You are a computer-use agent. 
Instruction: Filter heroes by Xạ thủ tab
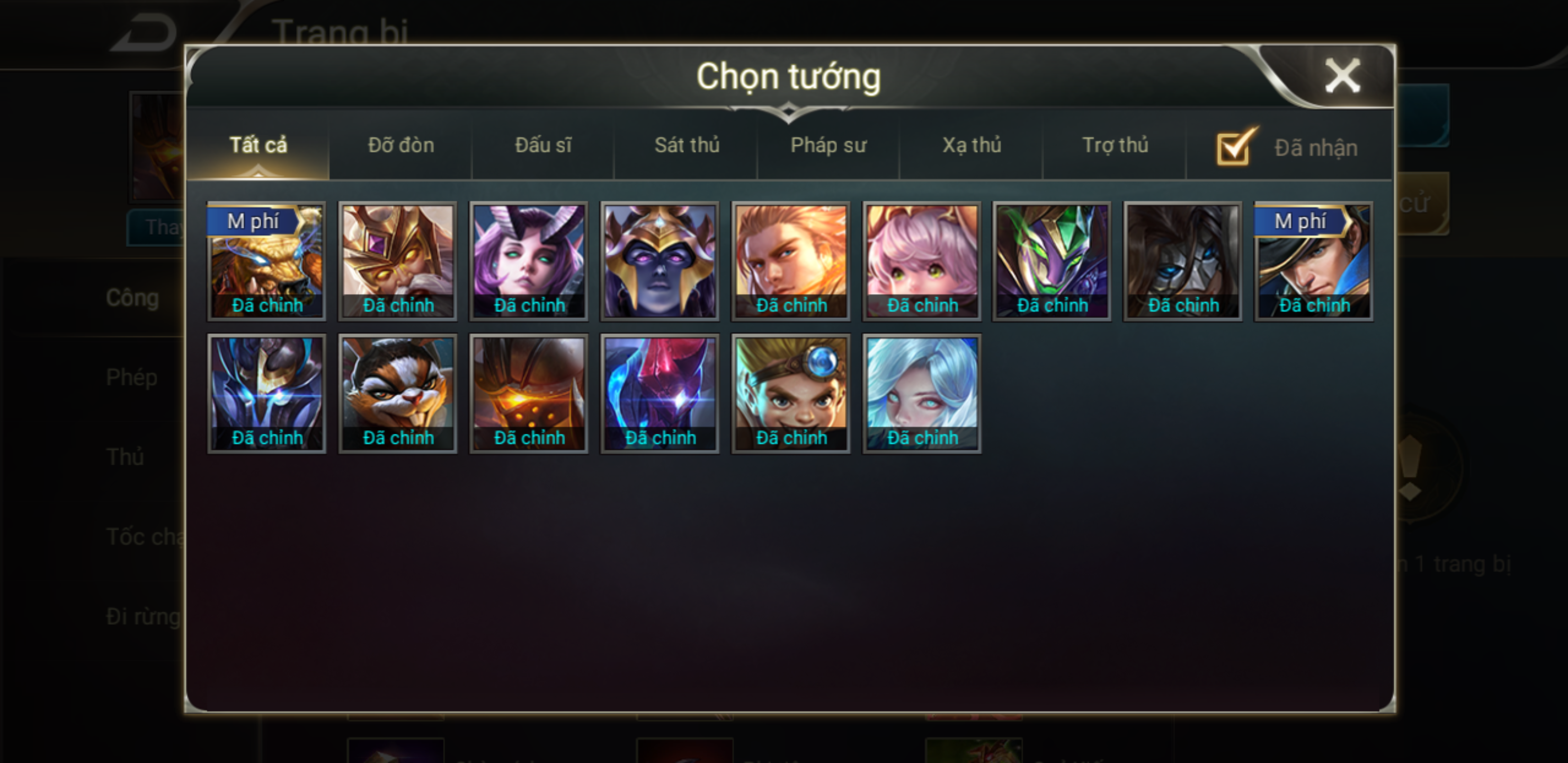tap(972, 145)
